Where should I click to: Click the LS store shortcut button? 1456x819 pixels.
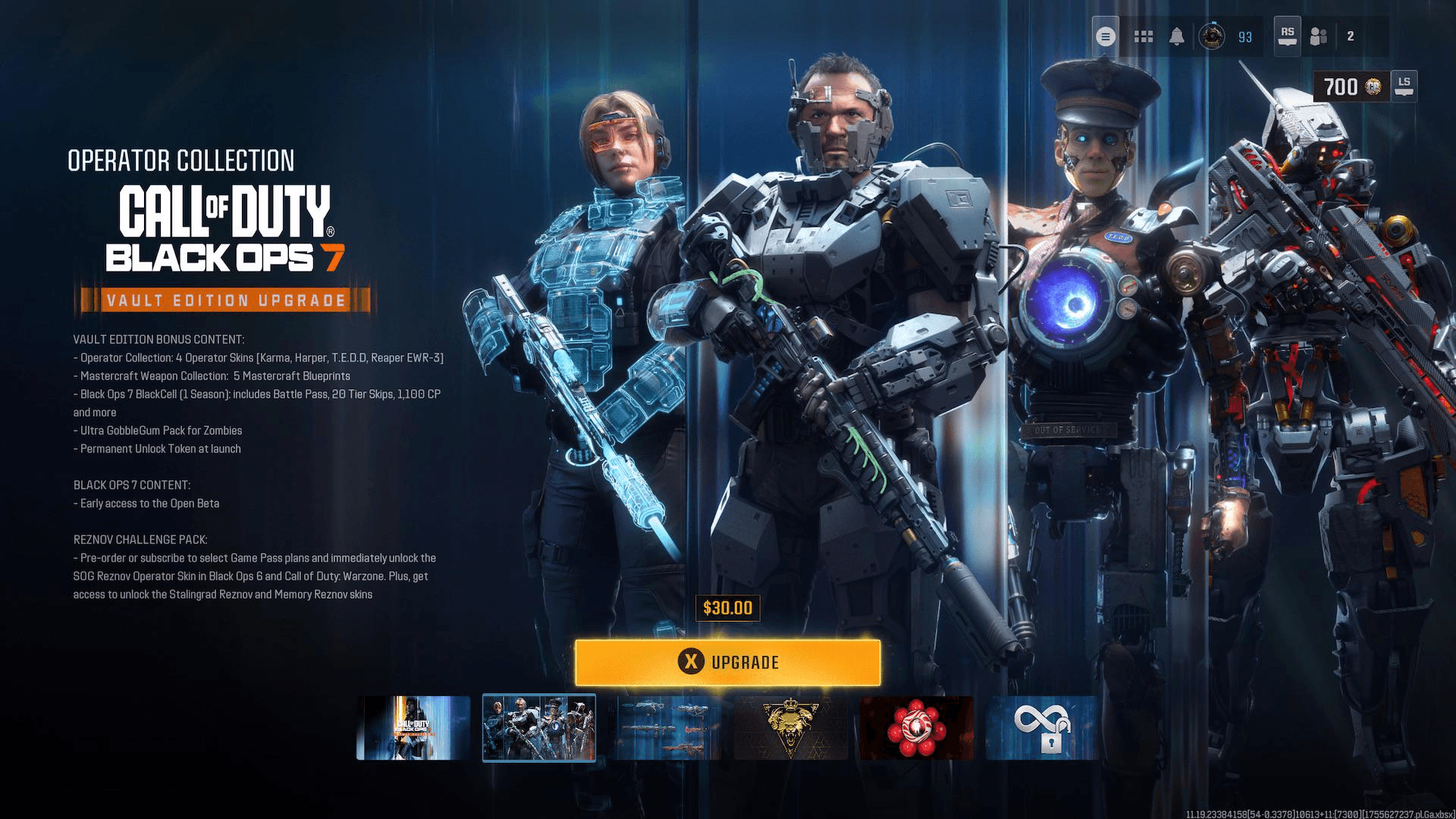[1405, 86]
